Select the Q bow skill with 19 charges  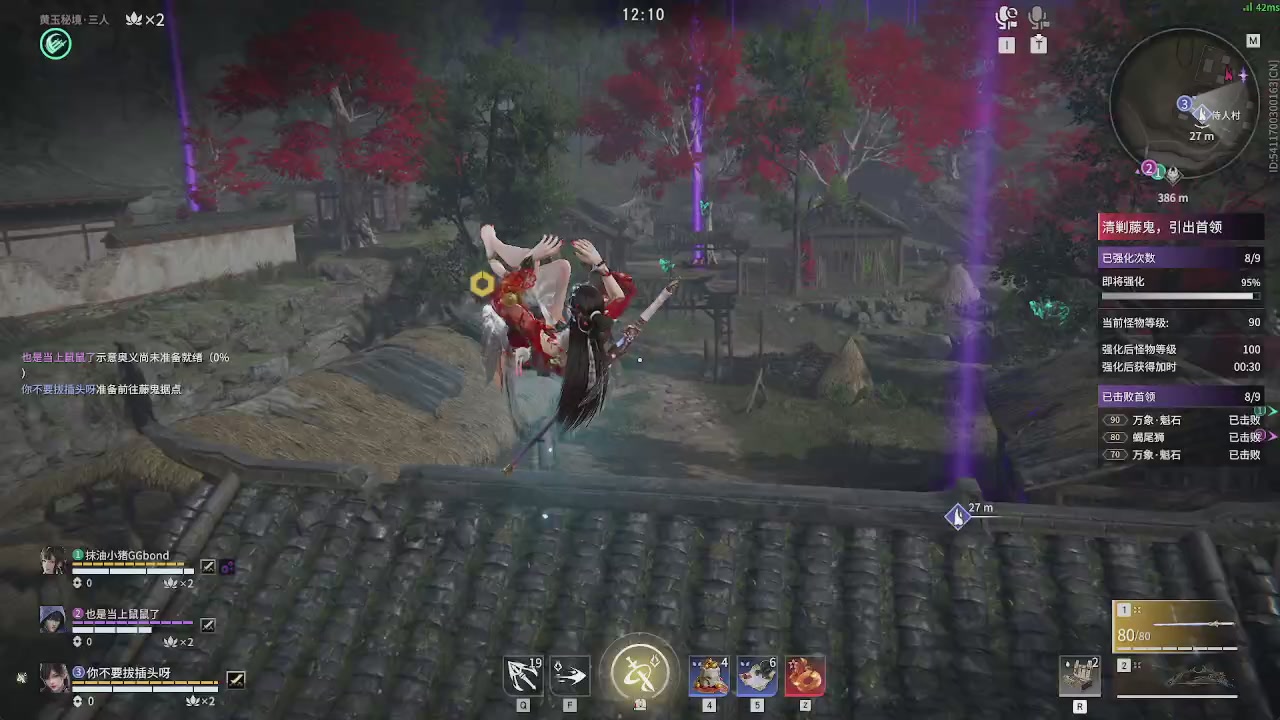coord(524,674)
